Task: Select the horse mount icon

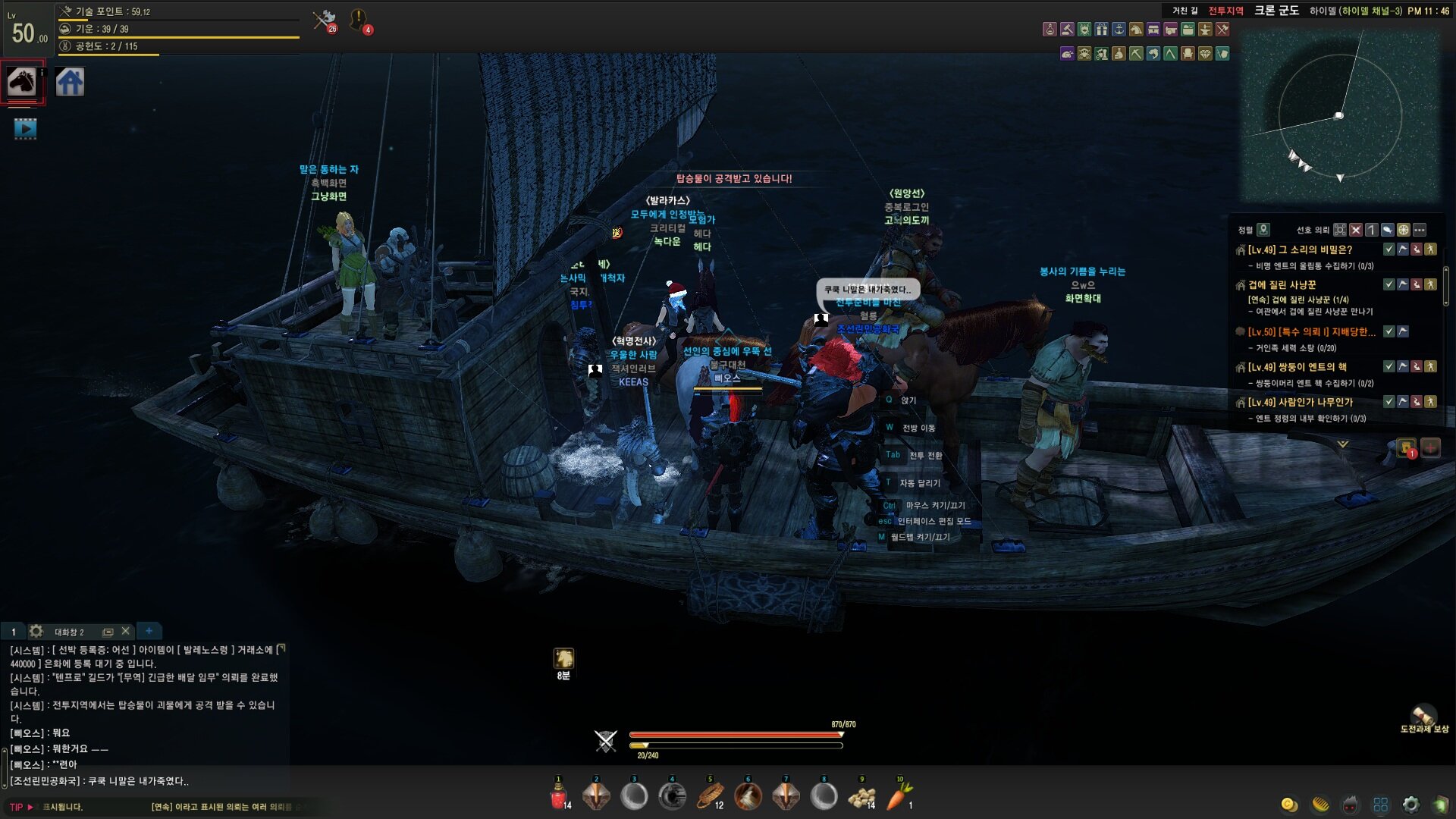Action: click(22, 81)
